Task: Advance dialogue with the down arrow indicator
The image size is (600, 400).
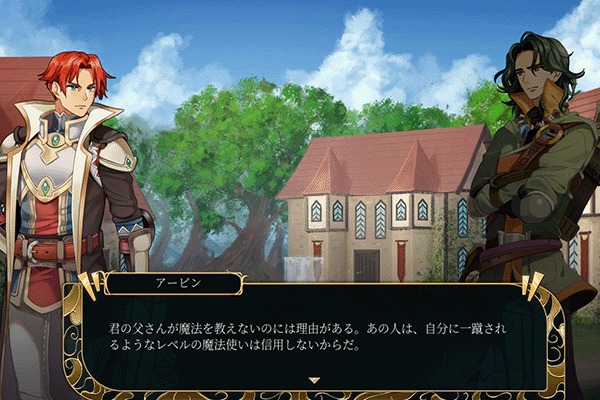Action: click(314, 380)
